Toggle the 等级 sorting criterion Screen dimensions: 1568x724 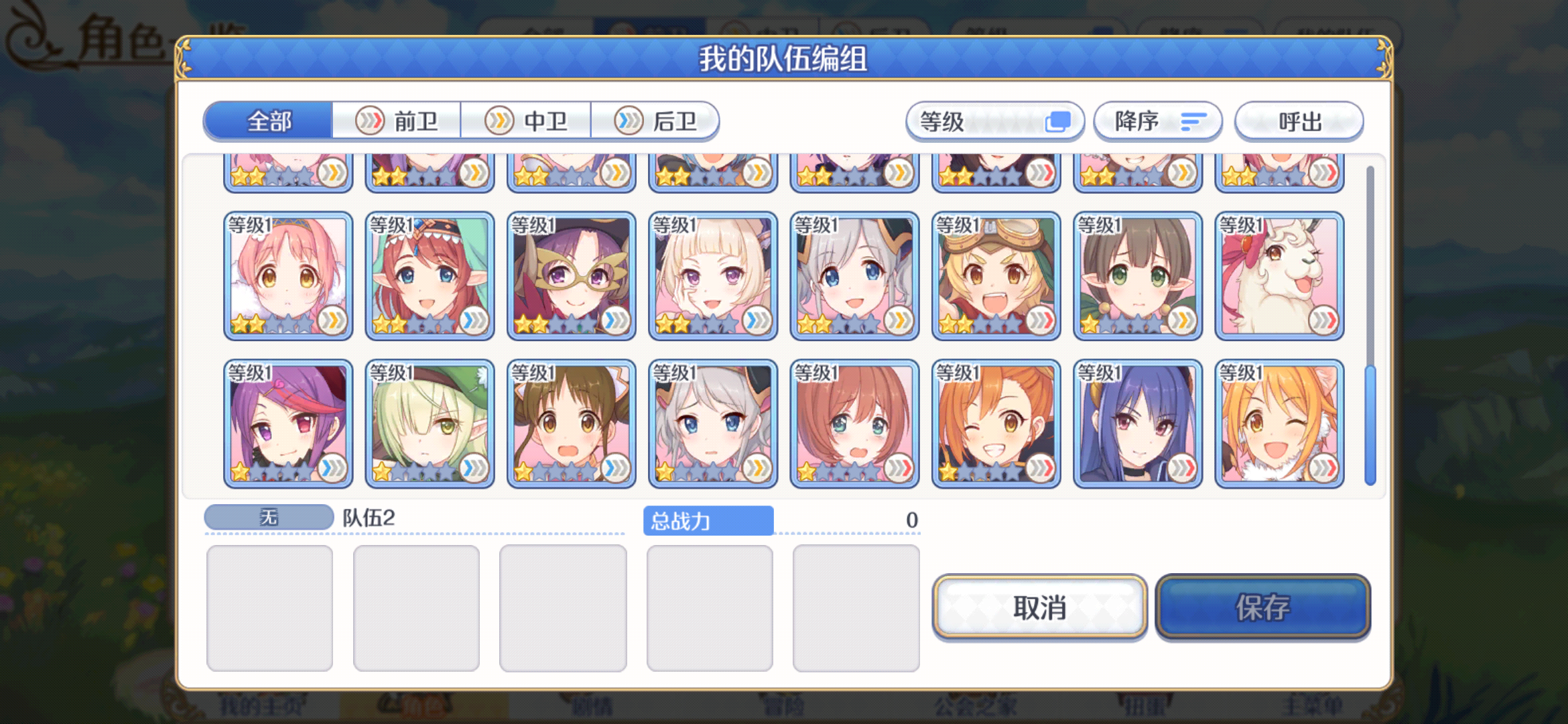pyautogui.click(x=994, y=121)
